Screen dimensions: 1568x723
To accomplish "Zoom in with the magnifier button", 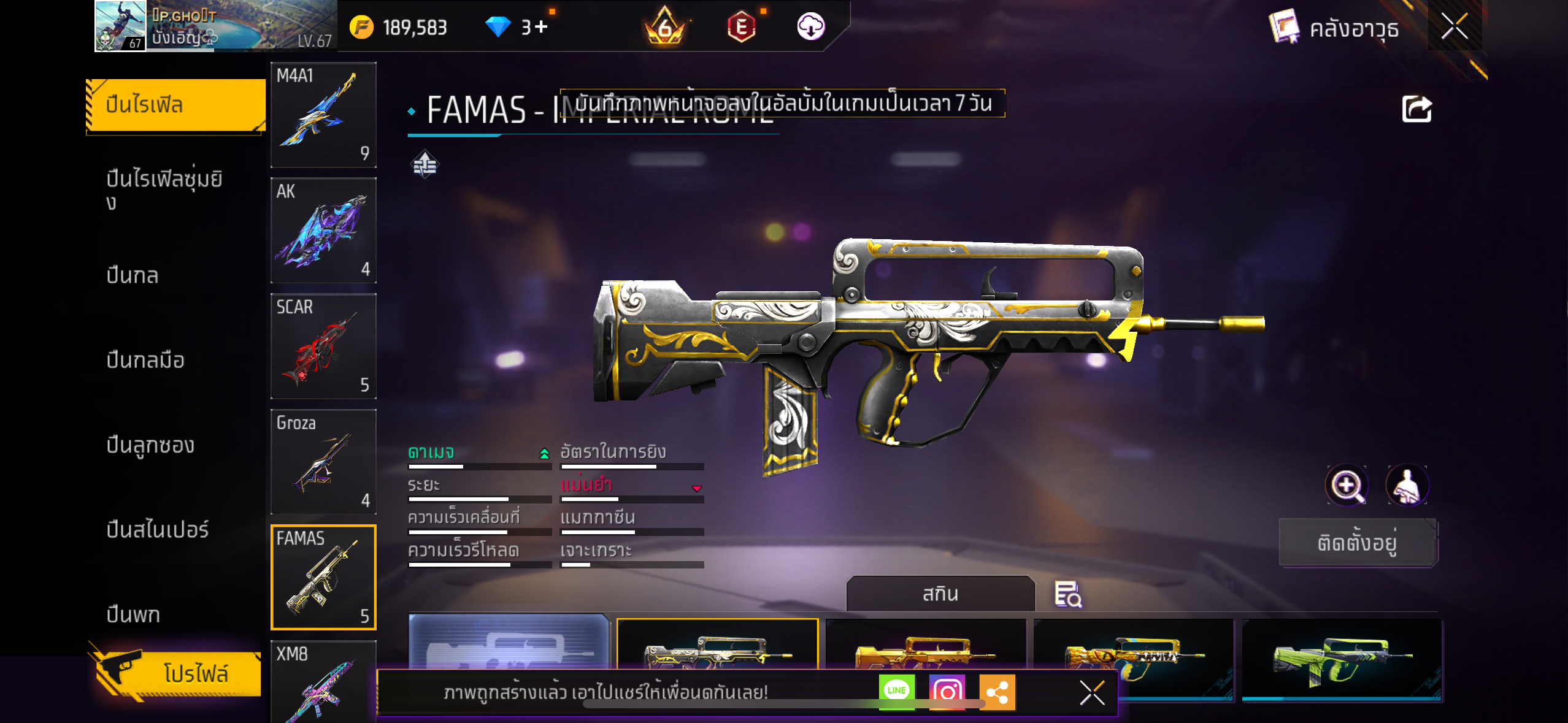I will point(1347,485).
